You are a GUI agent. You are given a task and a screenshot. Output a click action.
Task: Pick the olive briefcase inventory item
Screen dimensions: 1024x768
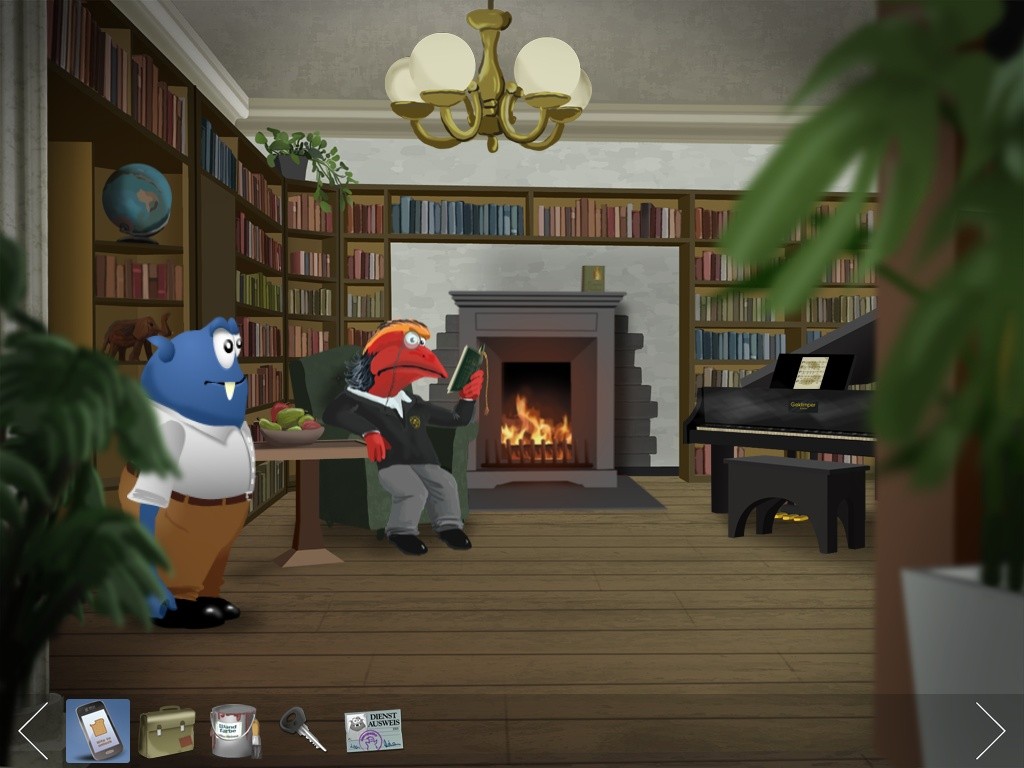pos(166,731)
